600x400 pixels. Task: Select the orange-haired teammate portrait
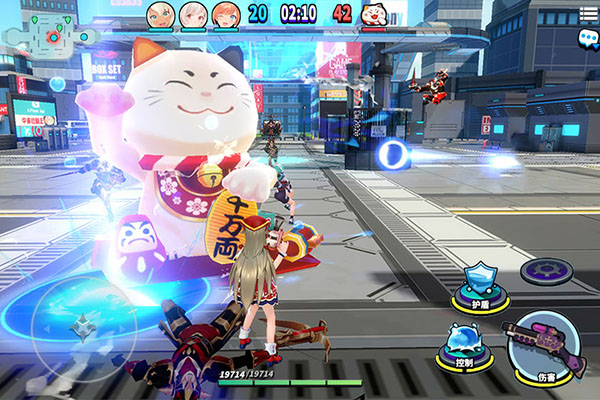(225, 14)
